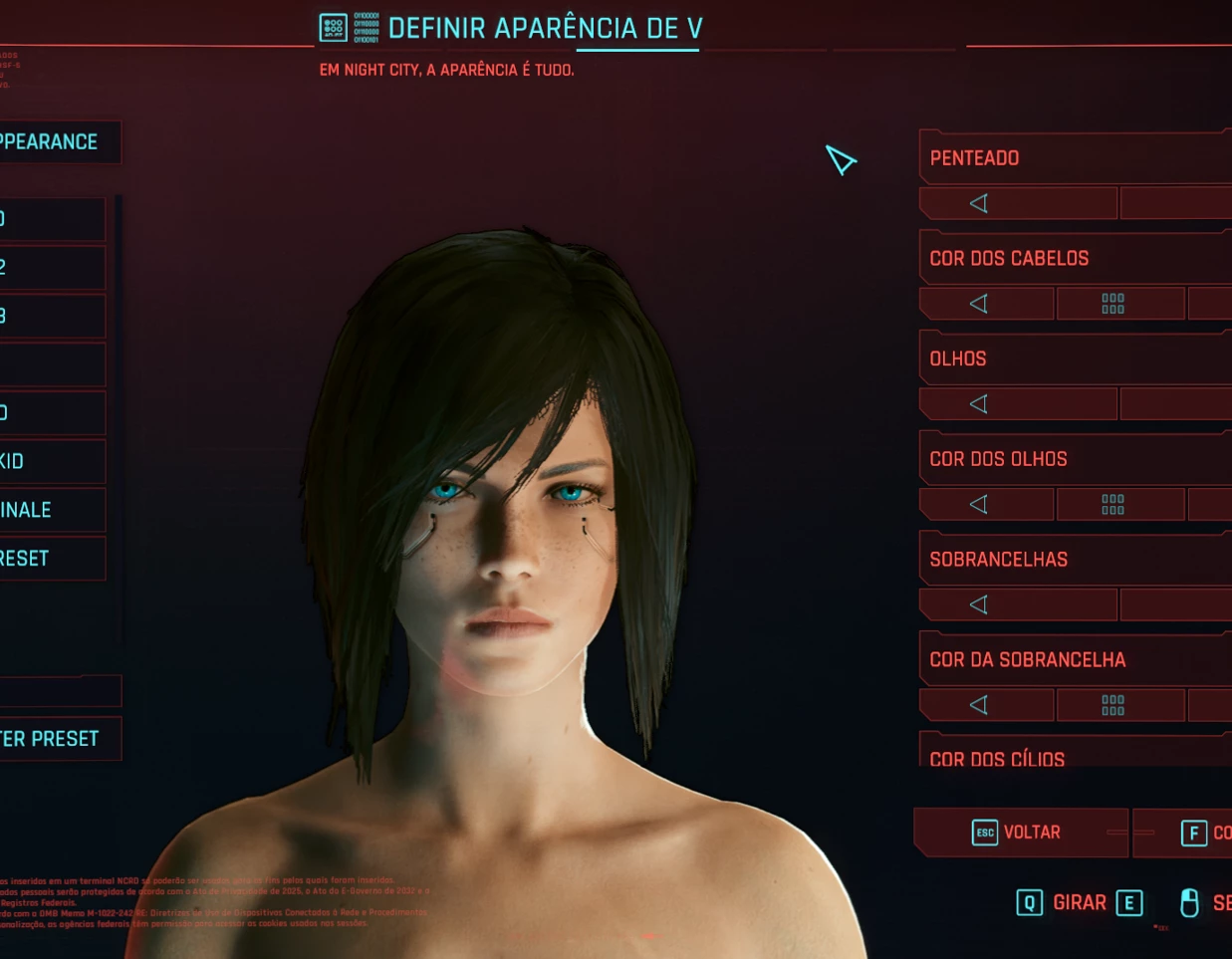The width and height of the screenshot is (1232, 959).
Task: Click the Voltar back button
Action: pos(1018,833)
